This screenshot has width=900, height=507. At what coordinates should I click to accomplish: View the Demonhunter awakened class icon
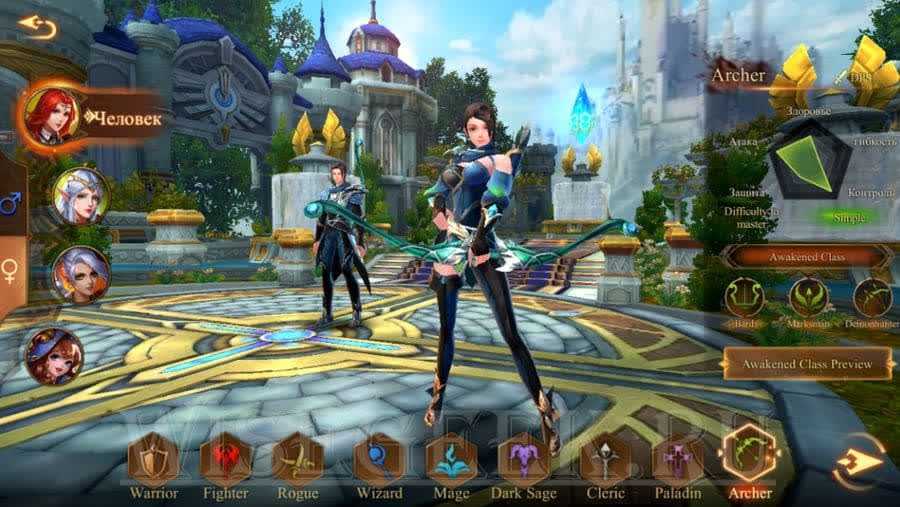point(872,298)
